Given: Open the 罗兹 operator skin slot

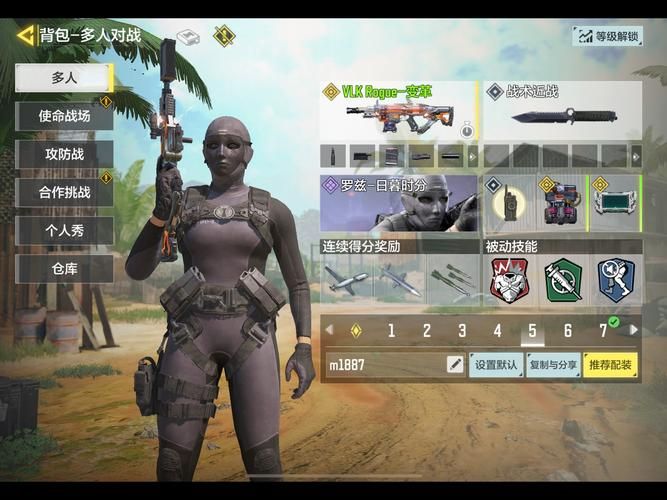Looking at the screenshot, I should (x=399, y=203).
